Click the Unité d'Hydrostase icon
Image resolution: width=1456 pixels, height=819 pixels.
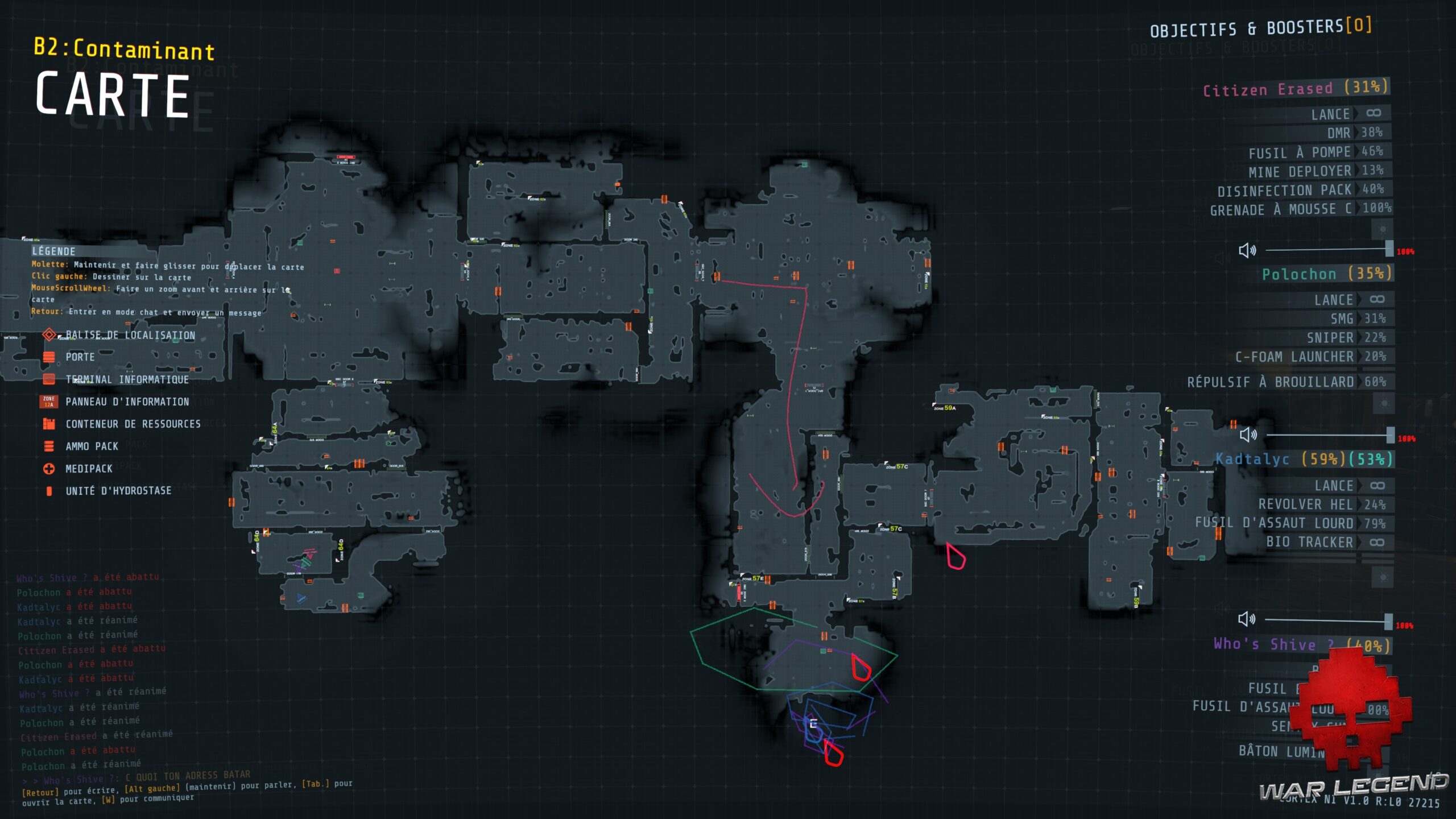(48, 490)
